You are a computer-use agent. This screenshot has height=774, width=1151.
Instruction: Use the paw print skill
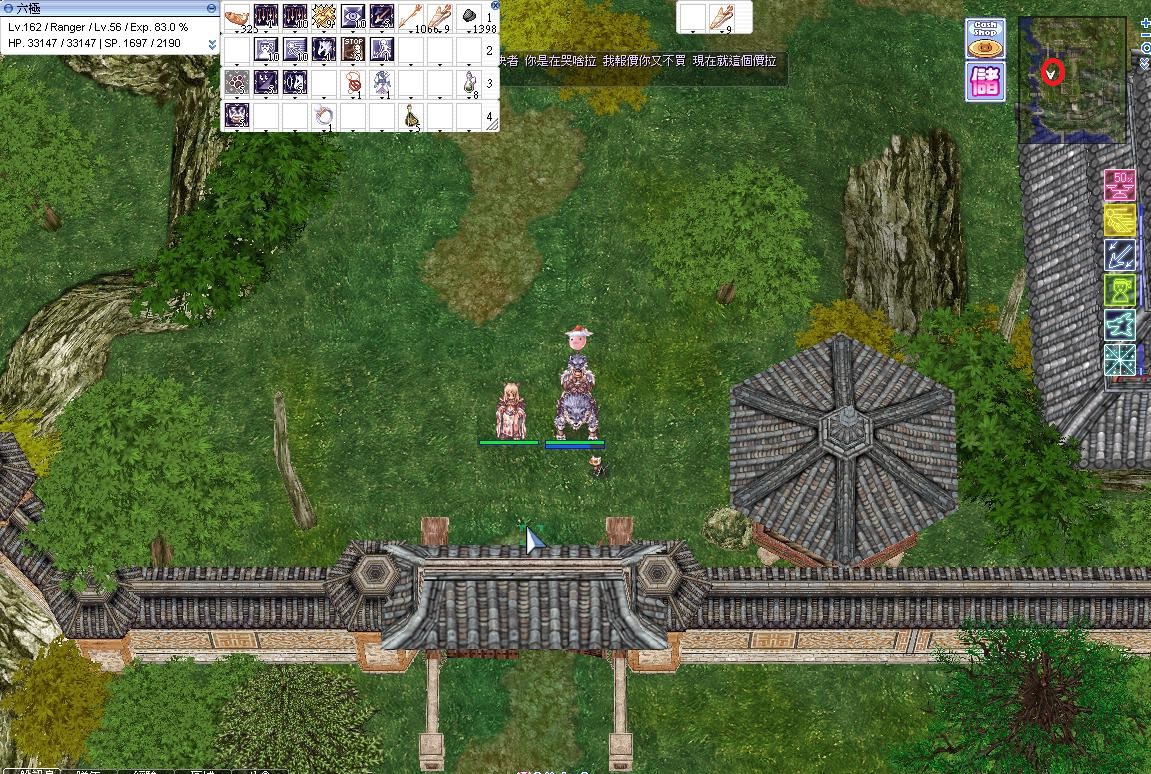pyautogui.click(x=237, y=82)
